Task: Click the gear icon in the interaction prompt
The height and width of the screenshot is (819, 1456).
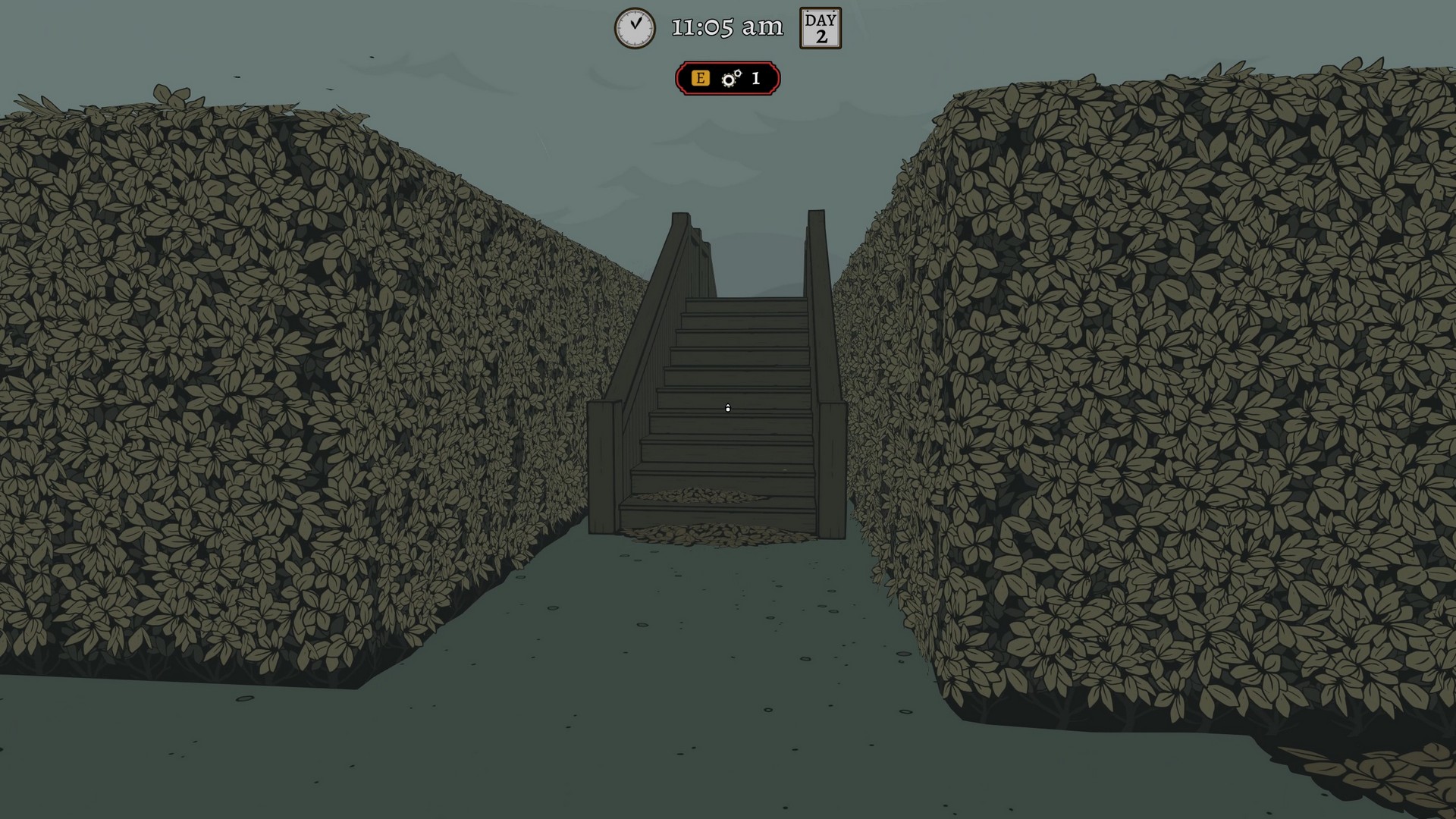Action: (x=729, y=77)
